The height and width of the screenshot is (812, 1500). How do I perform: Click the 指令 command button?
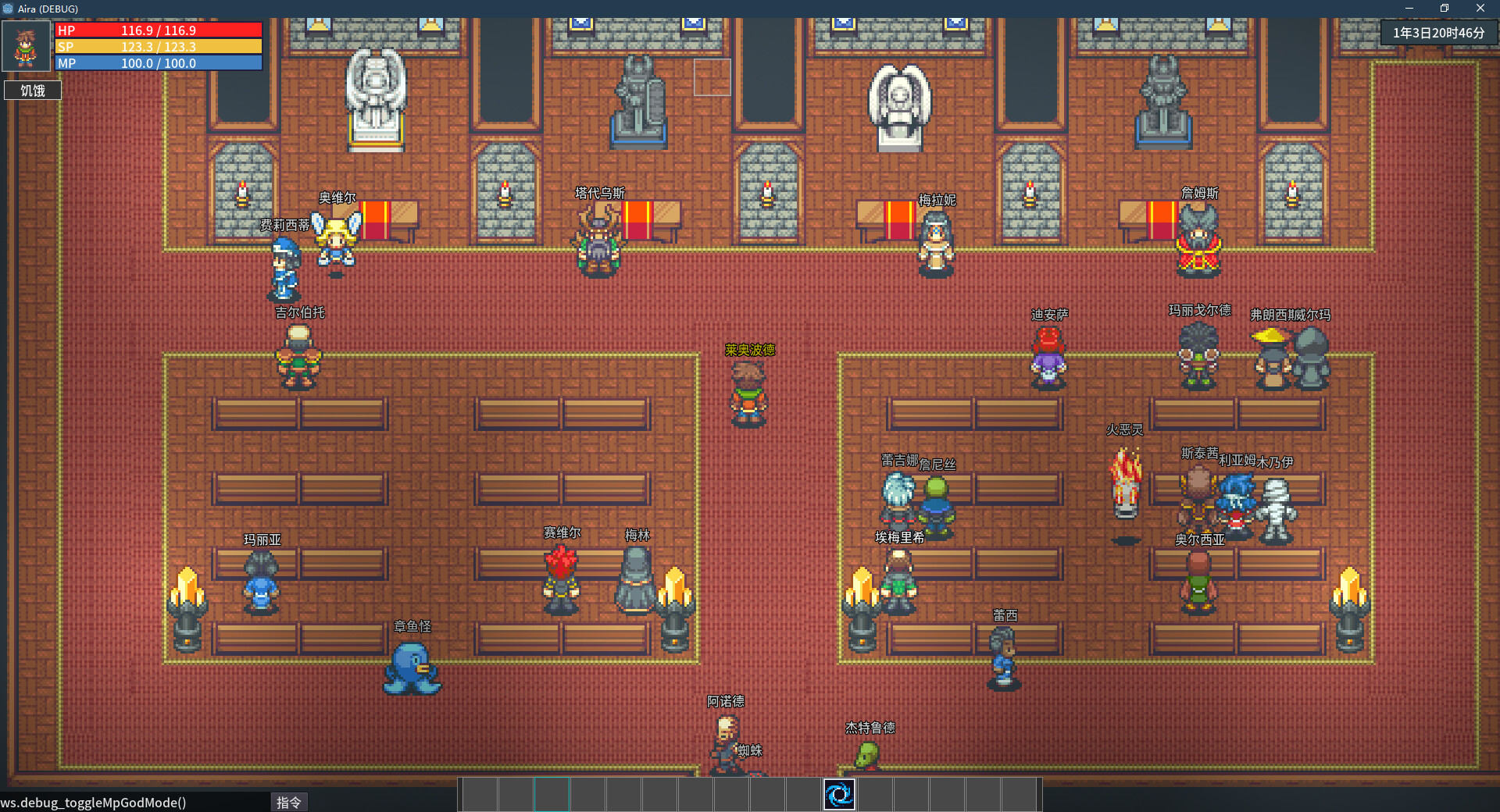[x=289, y=802]
